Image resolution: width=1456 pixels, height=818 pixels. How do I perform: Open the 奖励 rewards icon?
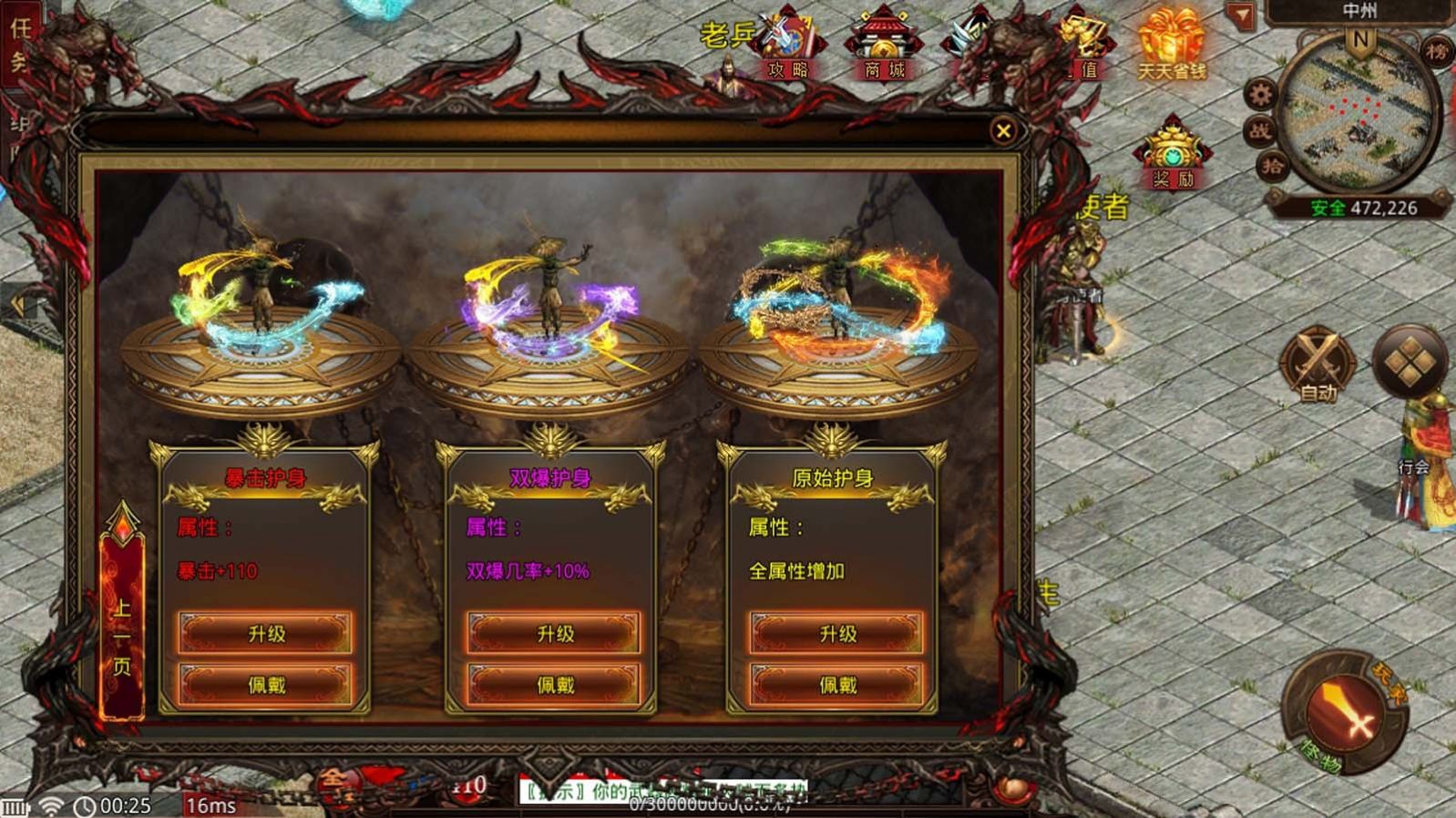[1173, 155]
